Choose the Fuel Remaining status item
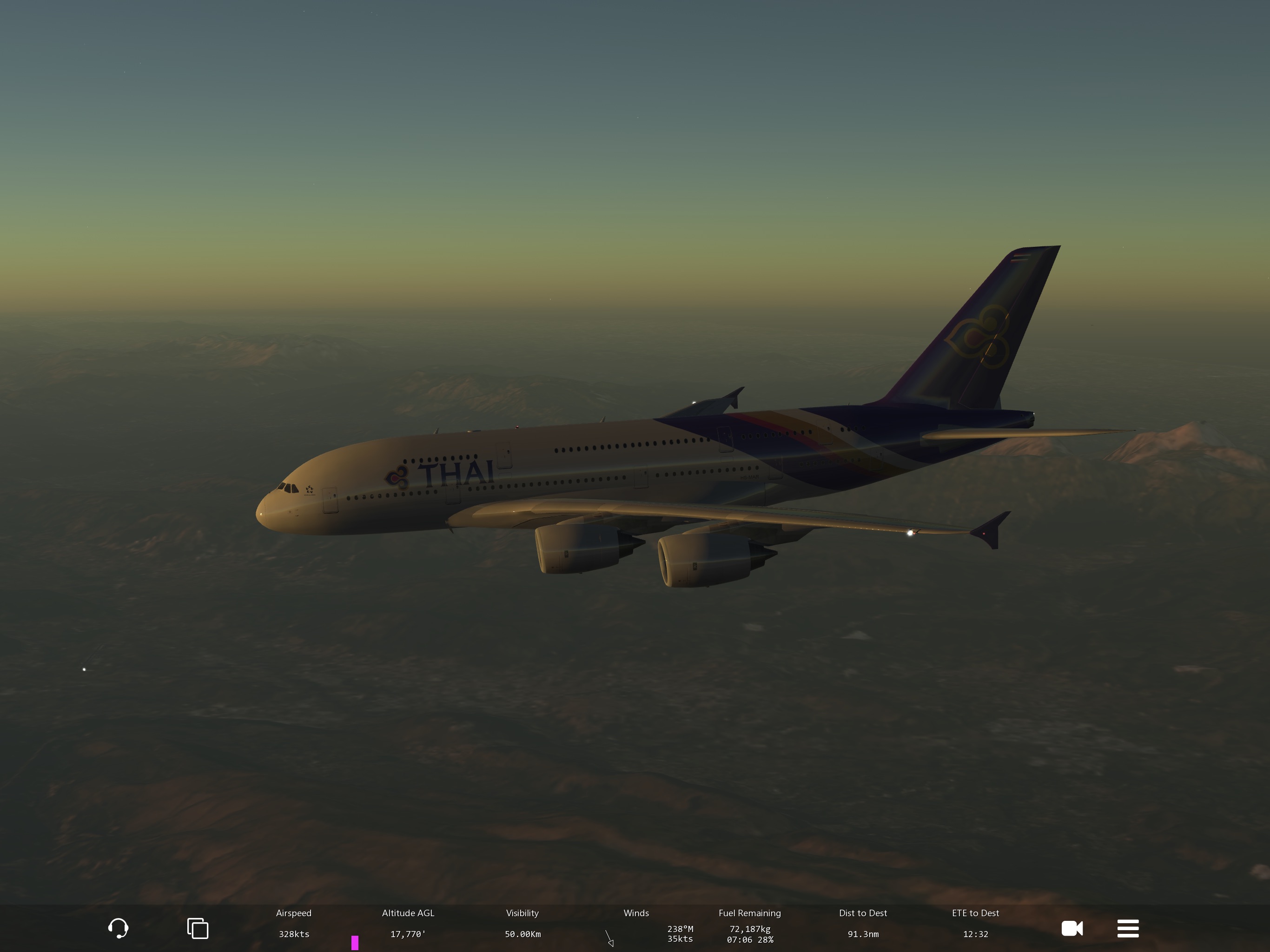The image size is (1270, 952). pos(749,926)
